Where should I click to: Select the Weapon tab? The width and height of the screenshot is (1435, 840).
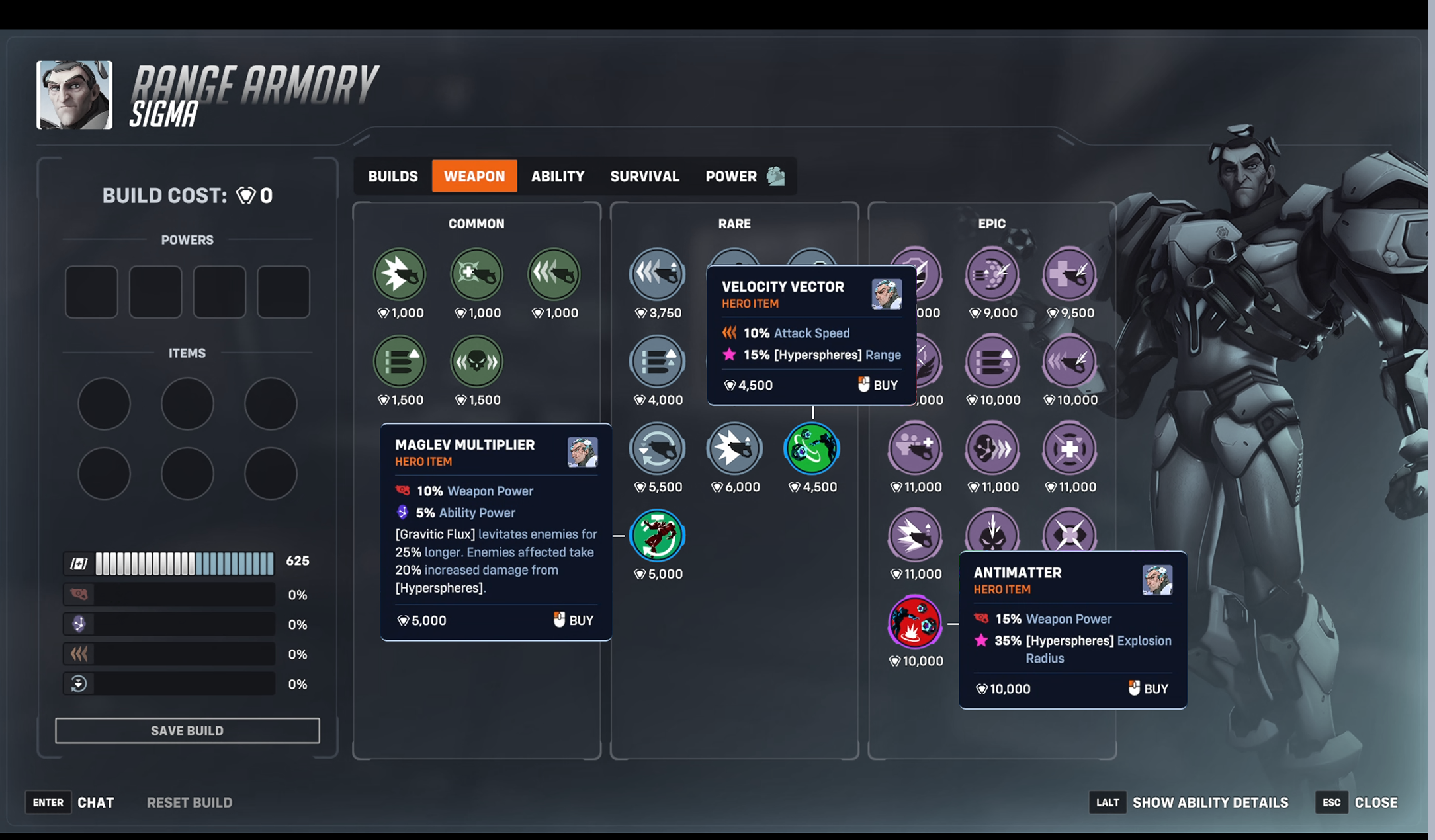pyautogui.click(x=474, y=177)
